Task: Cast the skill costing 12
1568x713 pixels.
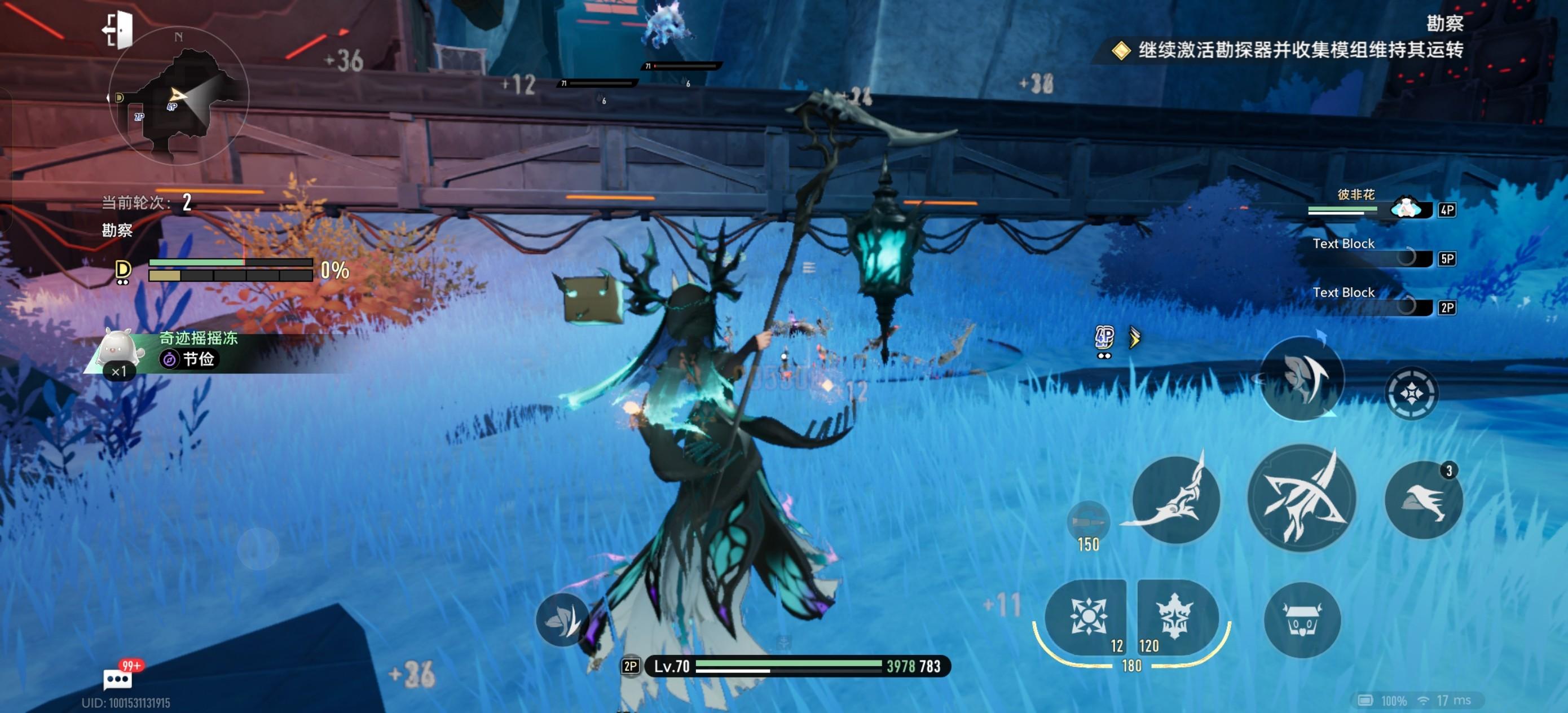Action: click(1086, 617)
